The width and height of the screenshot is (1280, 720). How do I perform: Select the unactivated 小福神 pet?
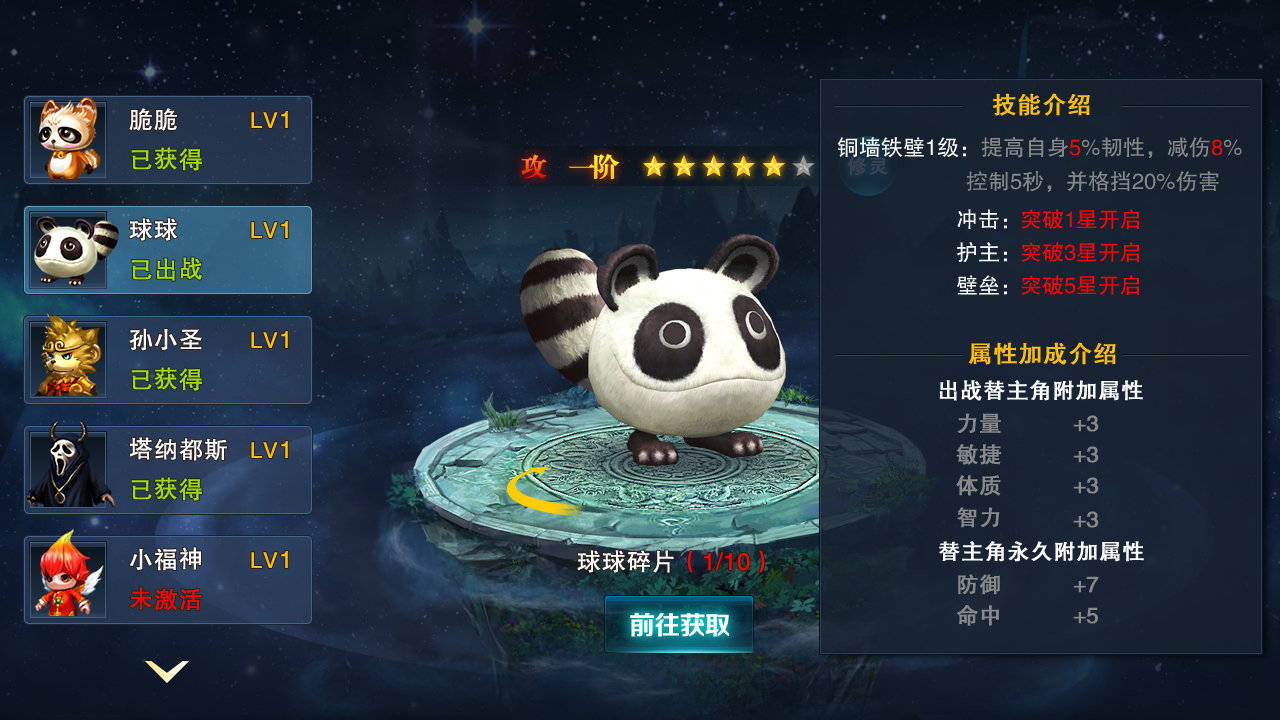point(168,580)
